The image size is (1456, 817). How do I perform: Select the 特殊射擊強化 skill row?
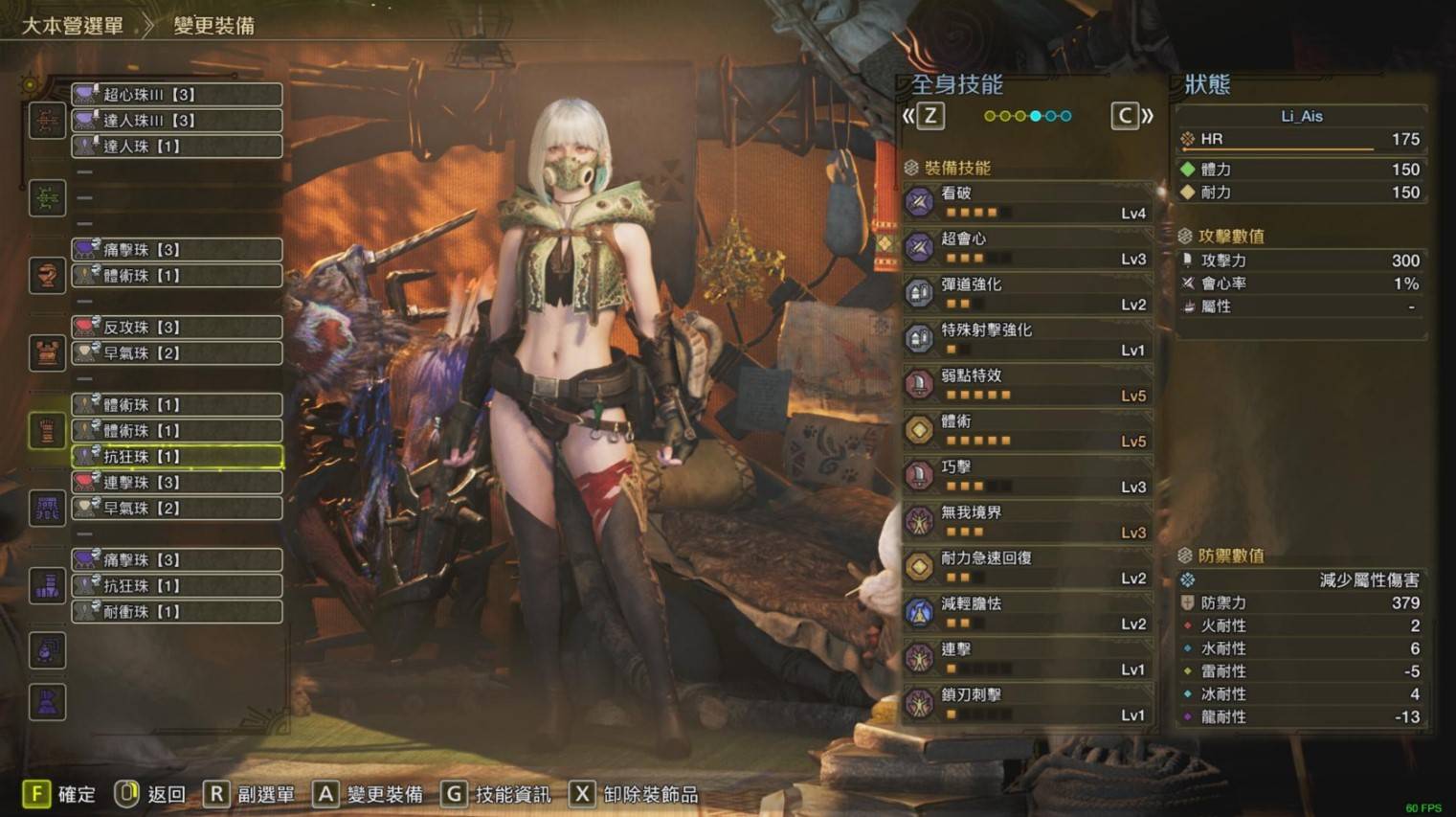click(1027, 339)
